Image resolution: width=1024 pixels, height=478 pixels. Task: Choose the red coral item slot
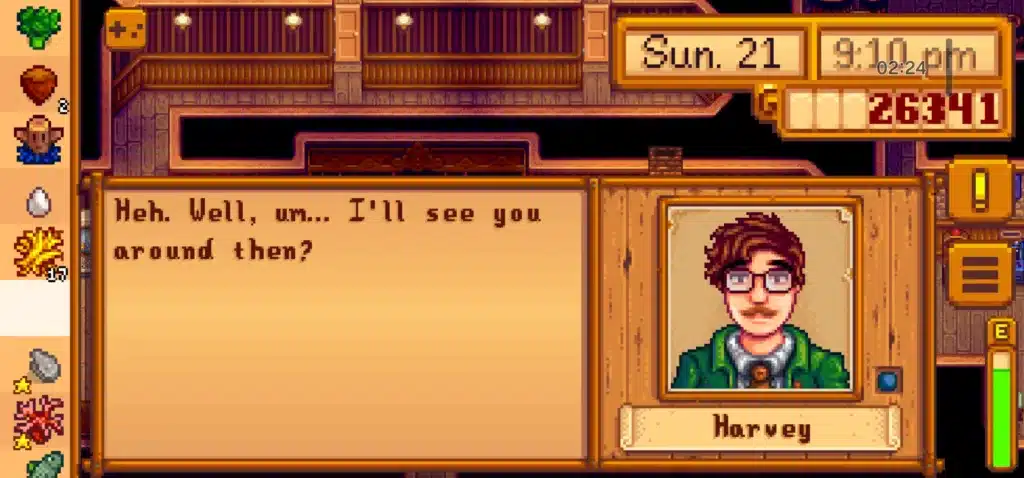39,420
